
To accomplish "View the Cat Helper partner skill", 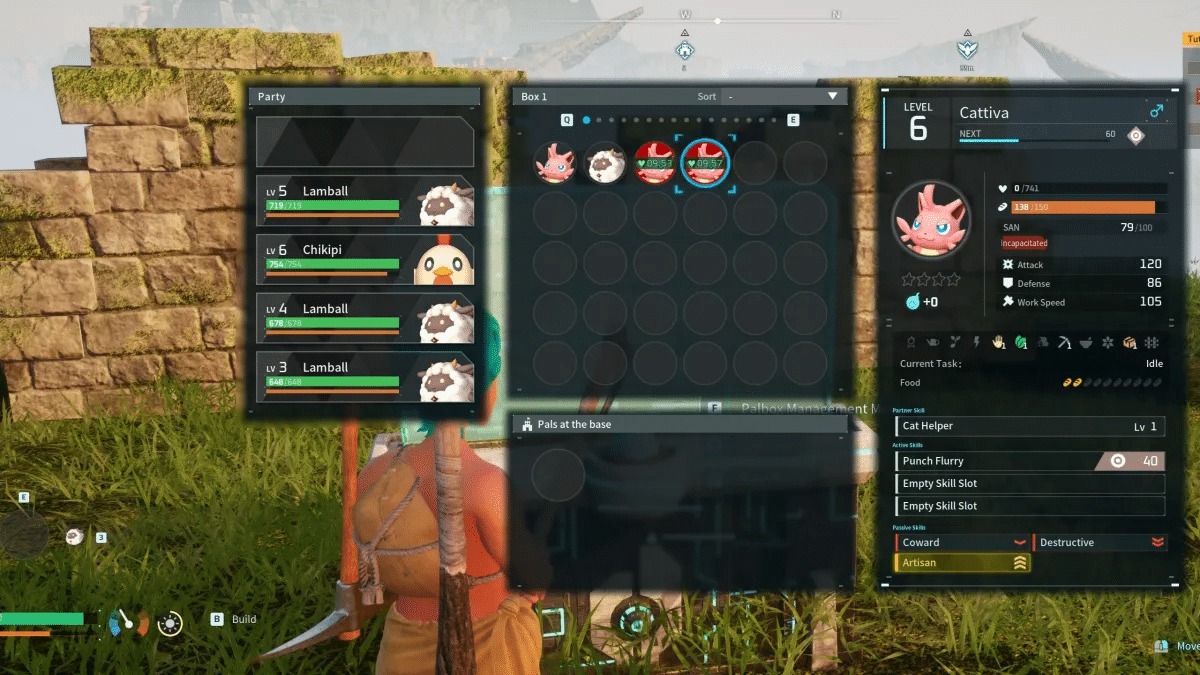I will tap(1030, 427).
